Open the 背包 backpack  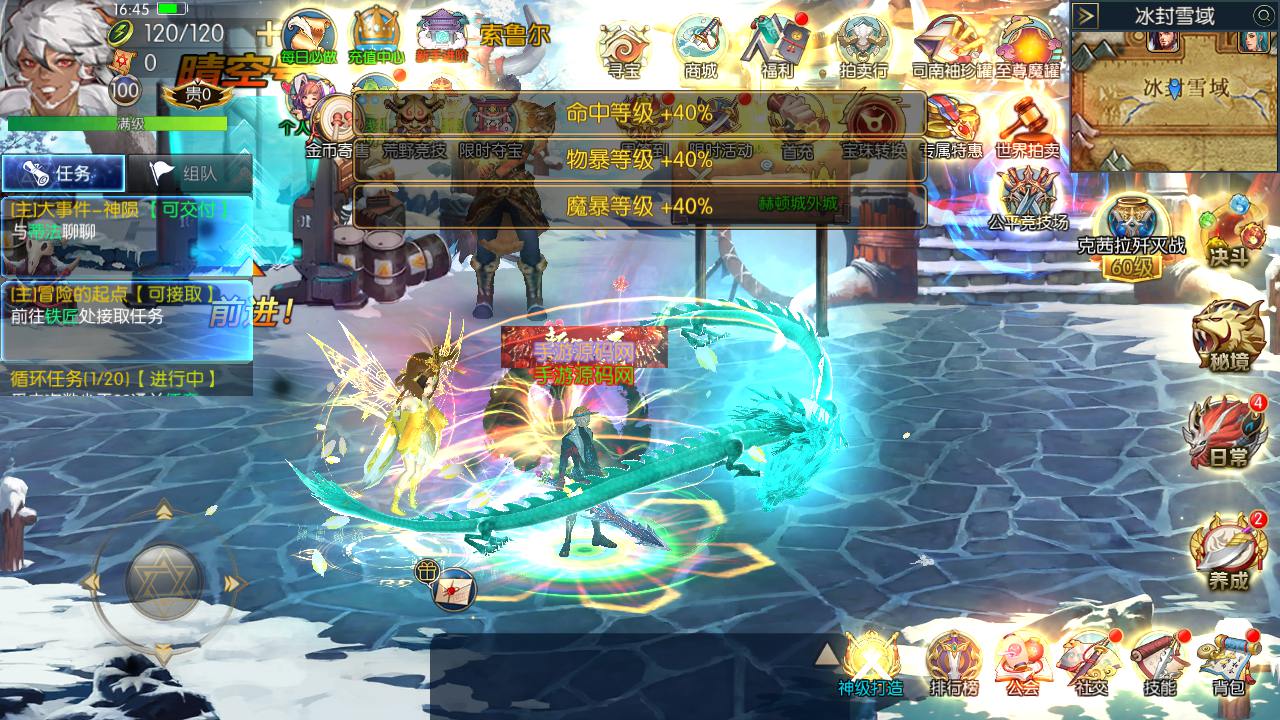[x=1229, y=663]
